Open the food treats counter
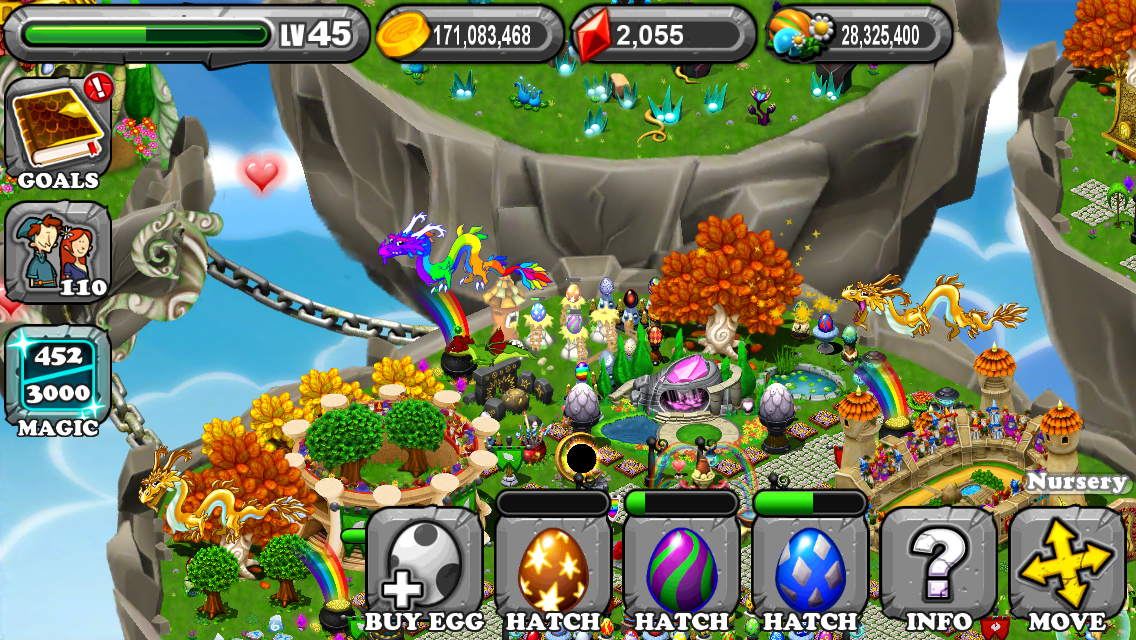The height and width of the screenshot is (640, 1136). point(858,35)
